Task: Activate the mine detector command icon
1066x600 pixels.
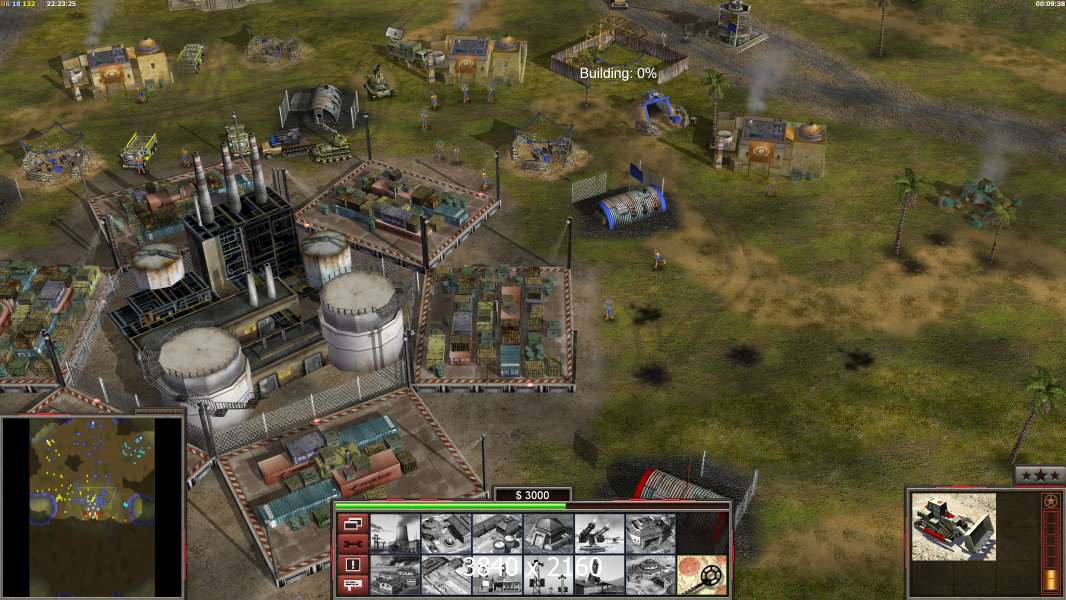Action: [x=702, y=575]
